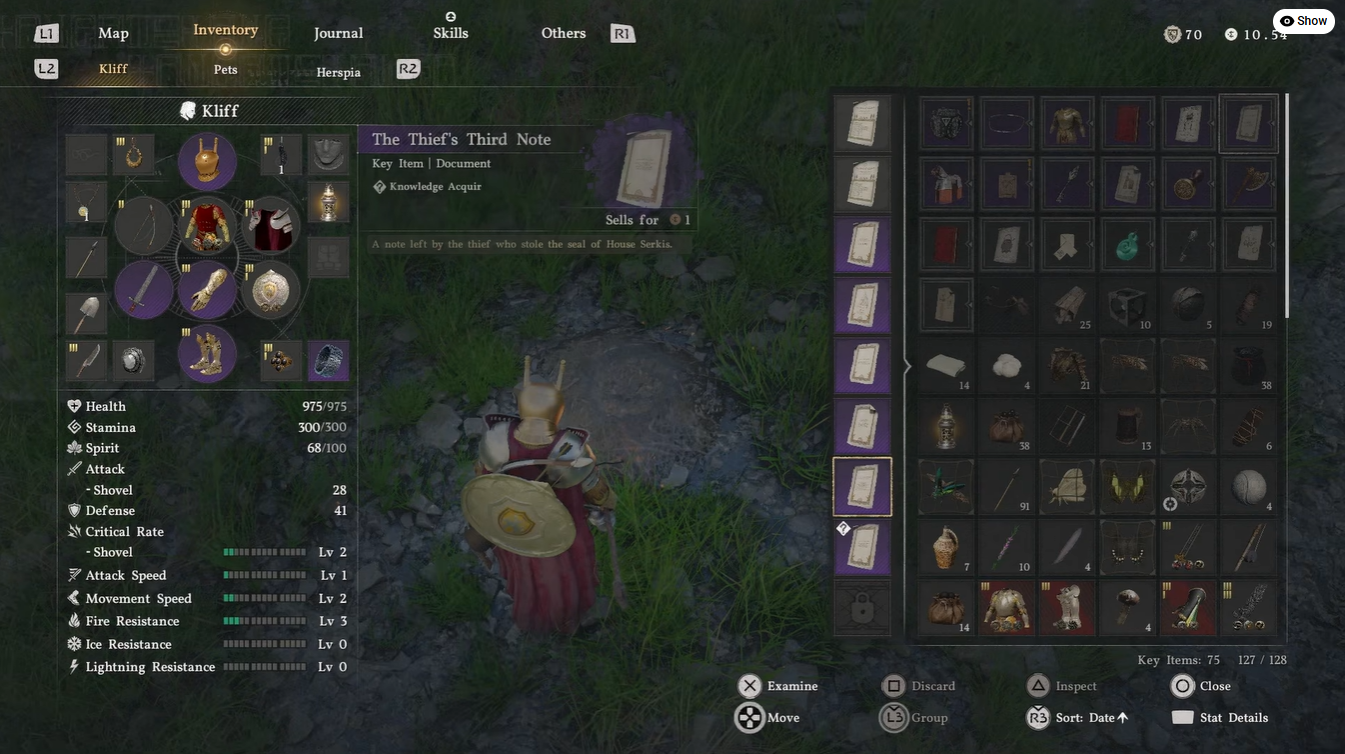This screenshot has width=1345, height=754.
Task: Click the locked padlock category slot
Action: [x=861, y=608]
